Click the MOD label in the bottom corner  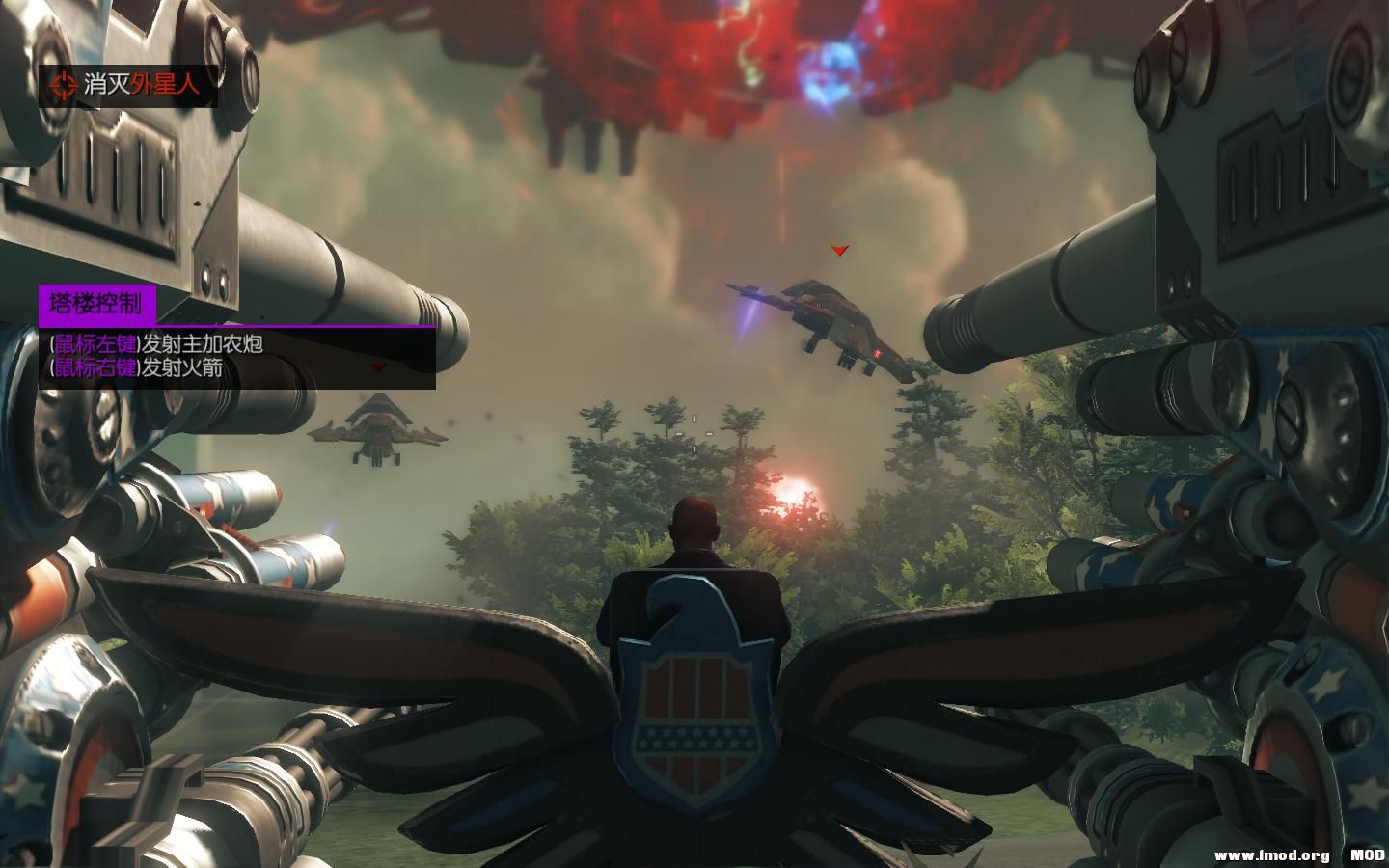(1365, 854)
